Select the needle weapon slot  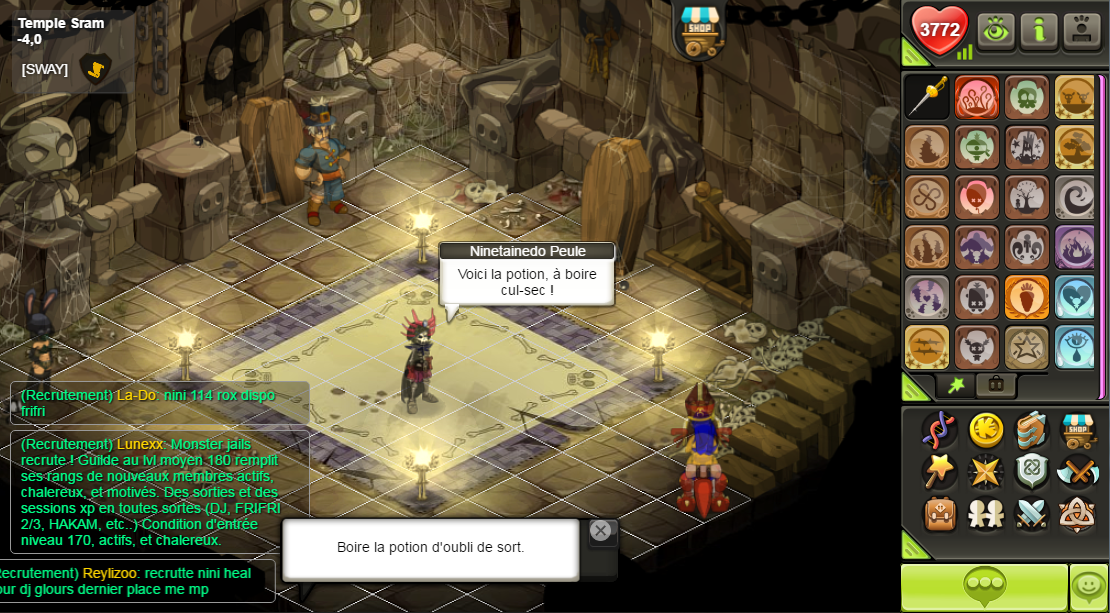[x=927, y=97]
